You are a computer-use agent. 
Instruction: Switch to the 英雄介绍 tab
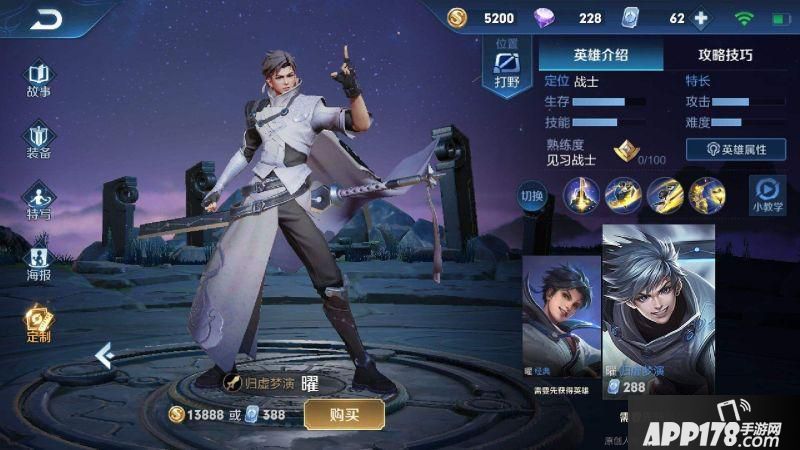600,56
